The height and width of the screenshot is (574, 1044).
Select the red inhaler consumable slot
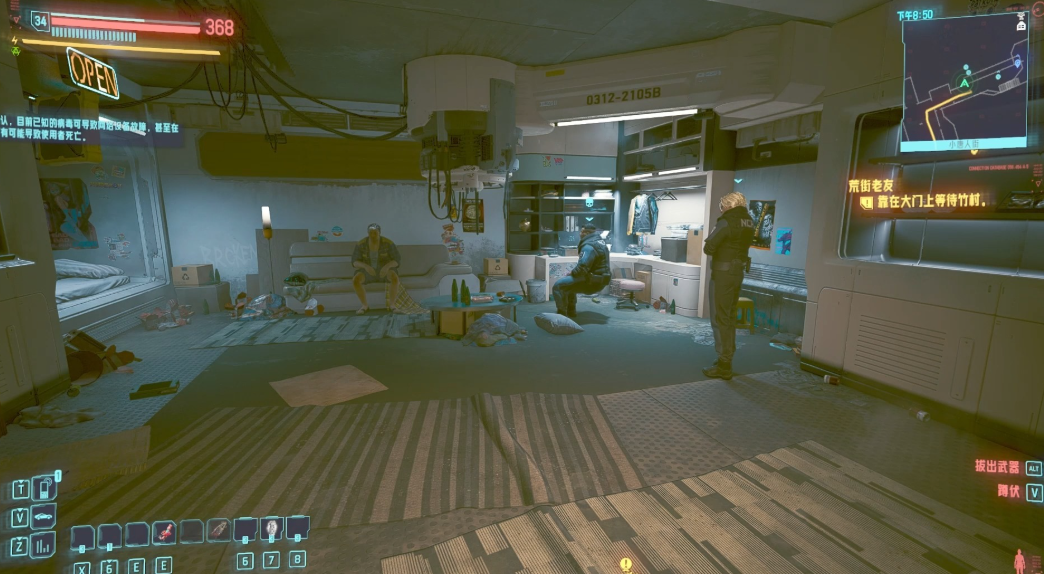(x=164, y=532)
